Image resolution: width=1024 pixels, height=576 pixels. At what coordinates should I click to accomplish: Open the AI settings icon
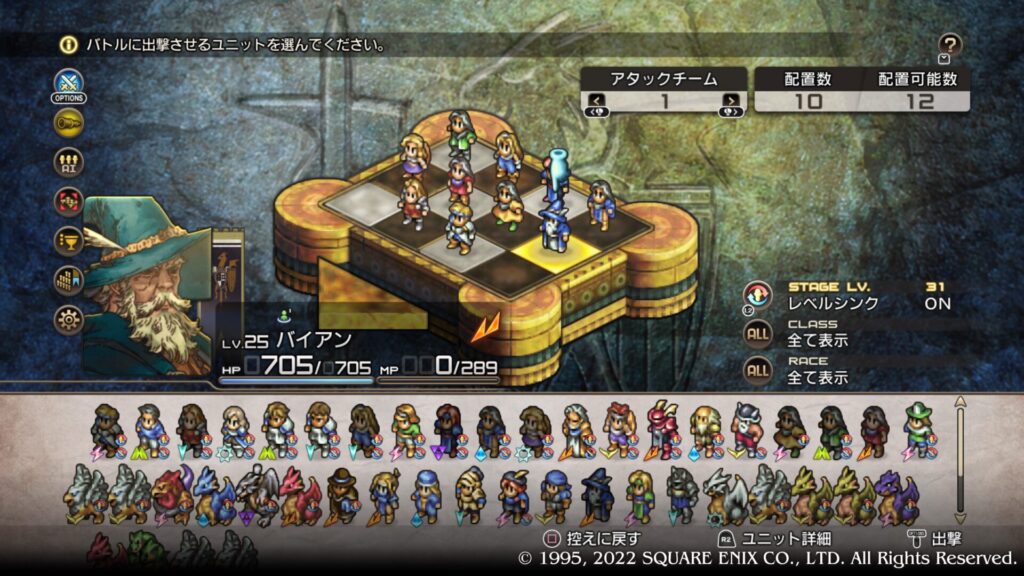click(68, 162)
